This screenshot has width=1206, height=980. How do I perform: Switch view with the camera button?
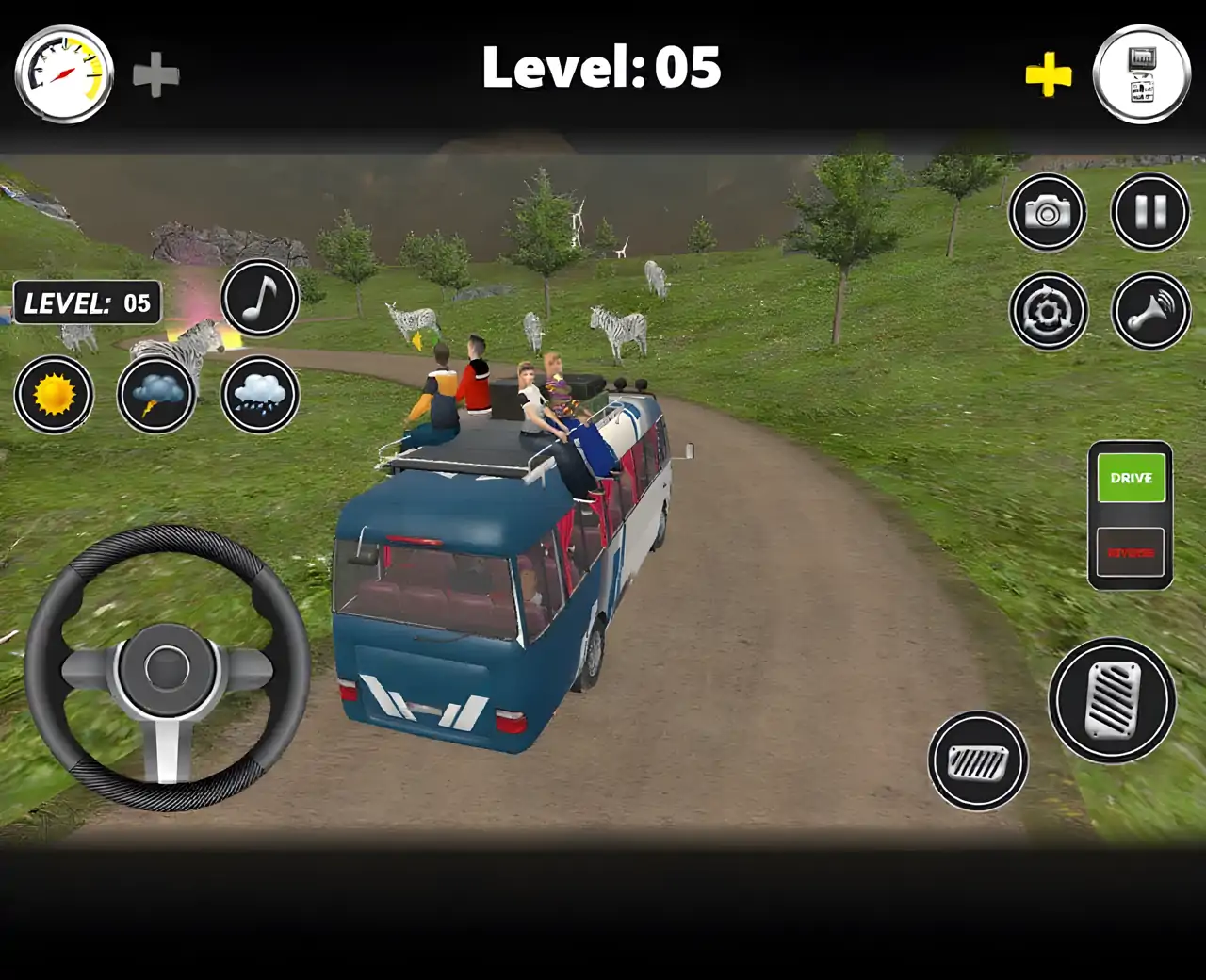(x=1048, y=212)
